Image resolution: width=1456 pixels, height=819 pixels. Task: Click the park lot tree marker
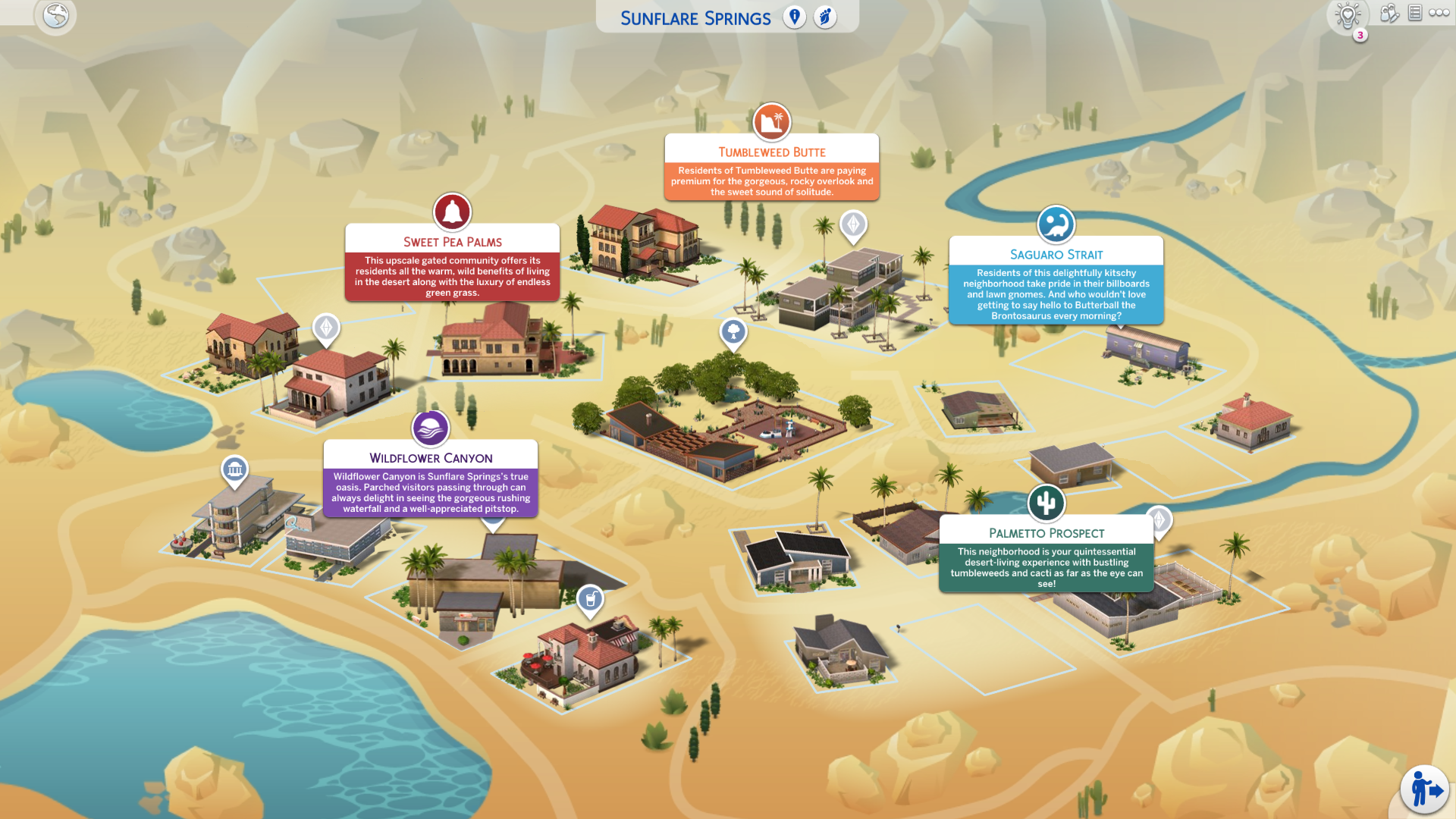click(x=733, y=331)
